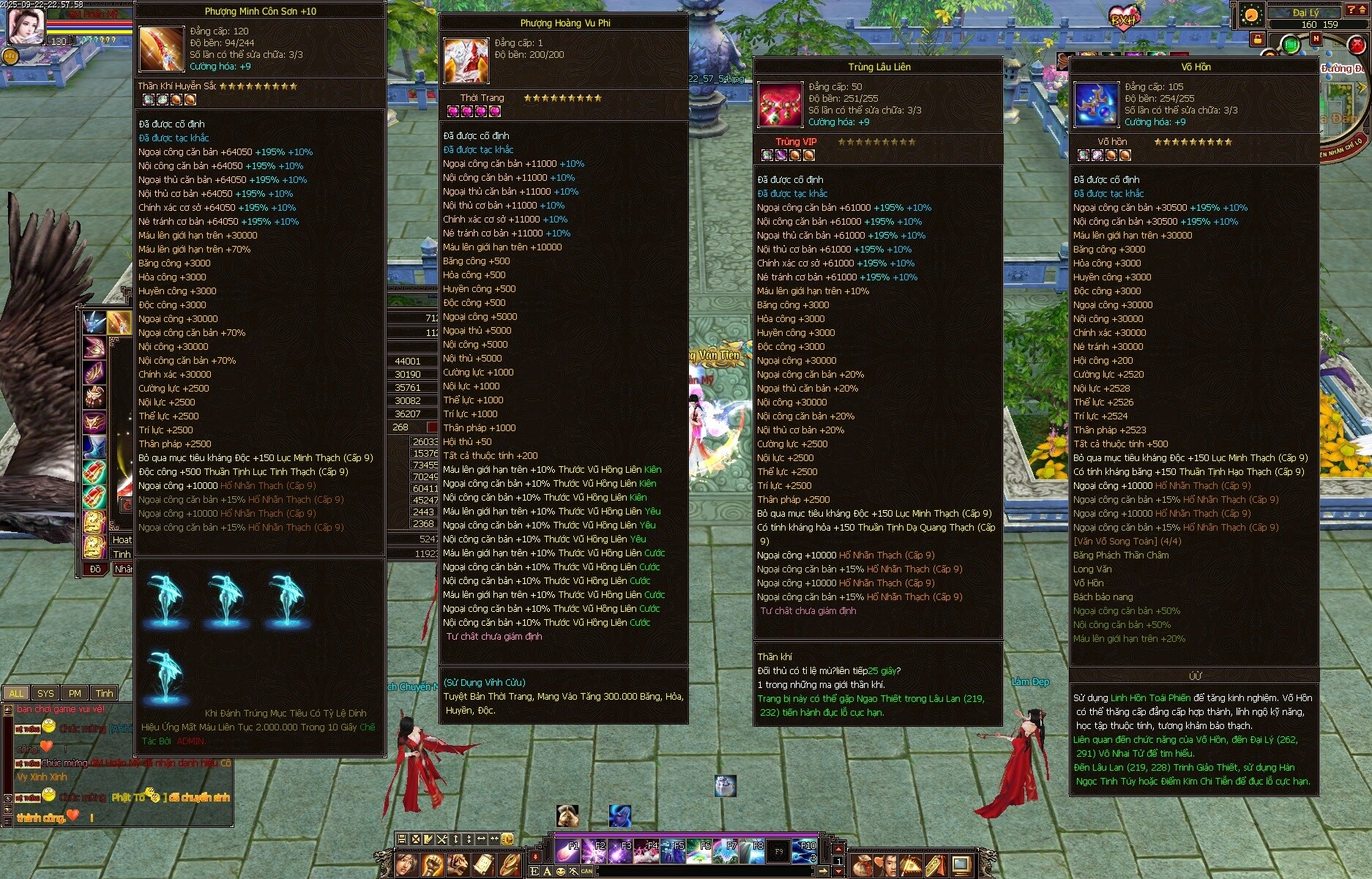Switch chat to the SYS tab
Screen dimensions: 1372x879
click(45, 693)
